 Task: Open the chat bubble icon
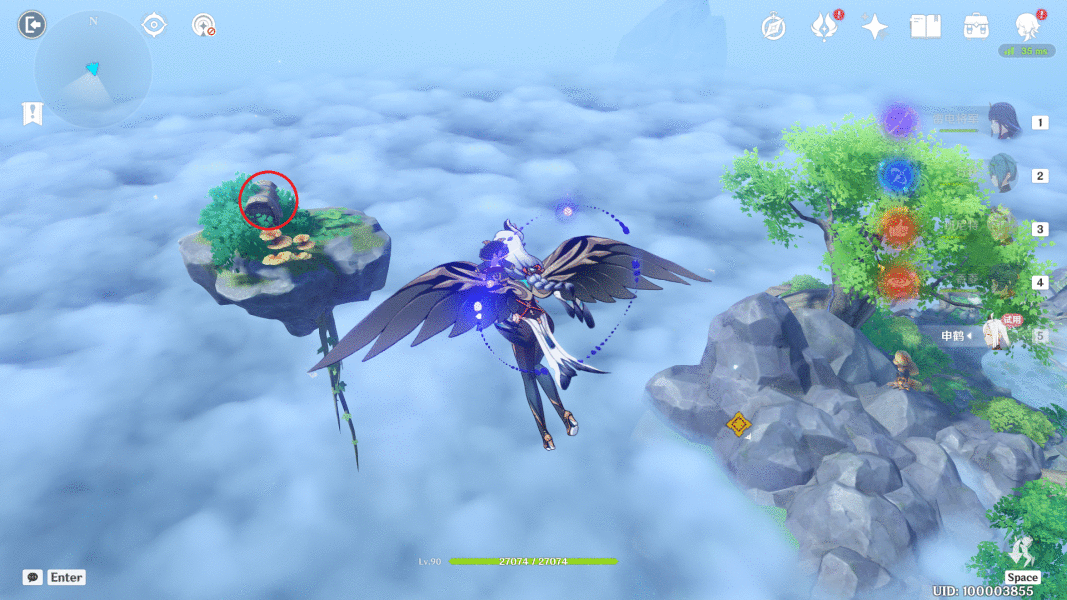33,577
